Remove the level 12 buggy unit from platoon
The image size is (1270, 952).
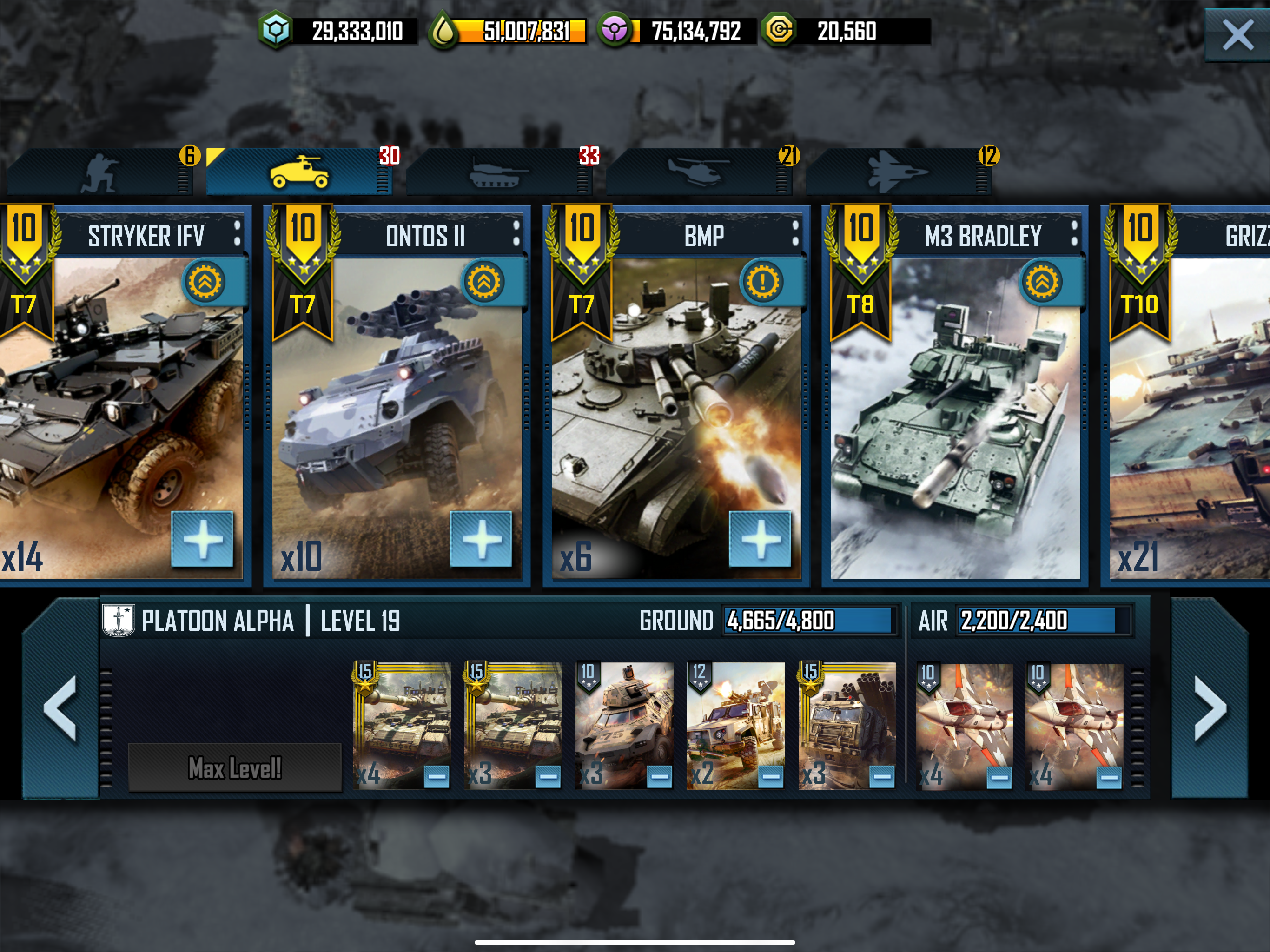coord(770,777)
